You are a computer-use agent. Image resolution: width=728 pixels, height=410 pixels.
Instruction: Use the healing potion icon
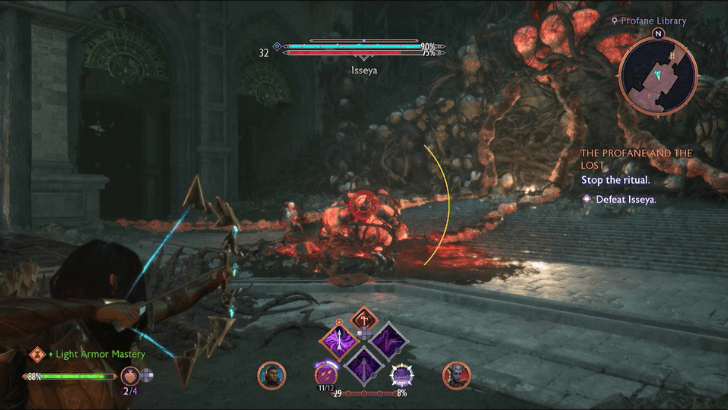(131, 376)
